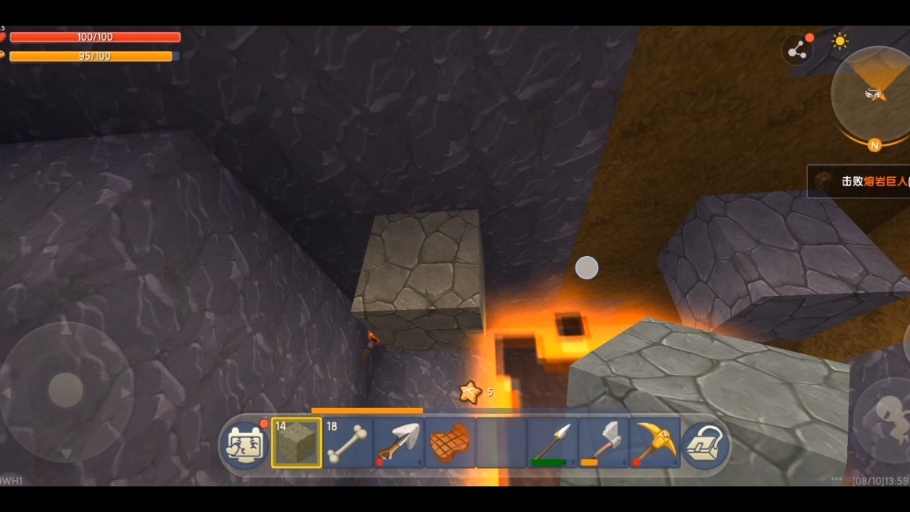Tap the share icon
Image resolution: width=910 pixels, height=512 pixels.
pos(797,50)
